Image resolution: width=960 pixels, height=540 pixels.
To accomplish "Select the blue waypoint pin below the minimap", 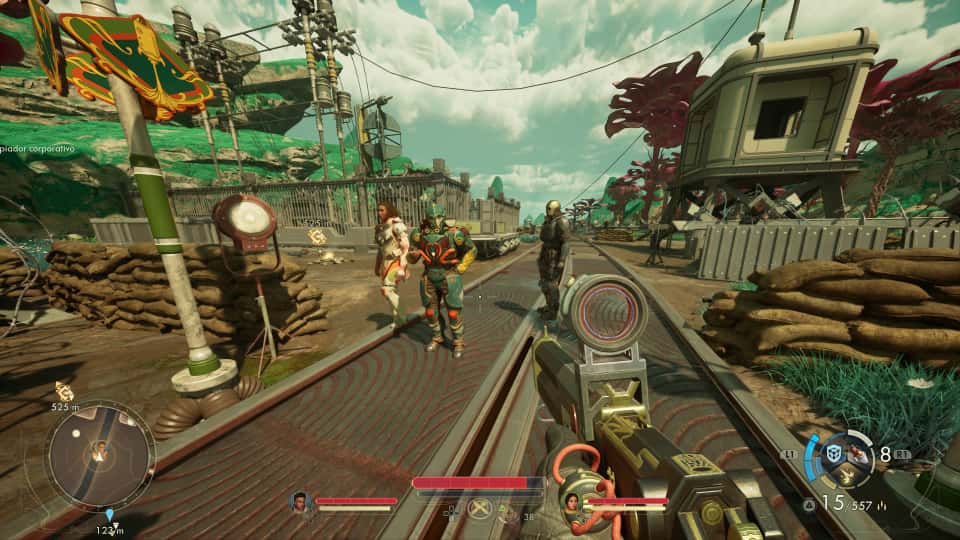I will 110,516.
